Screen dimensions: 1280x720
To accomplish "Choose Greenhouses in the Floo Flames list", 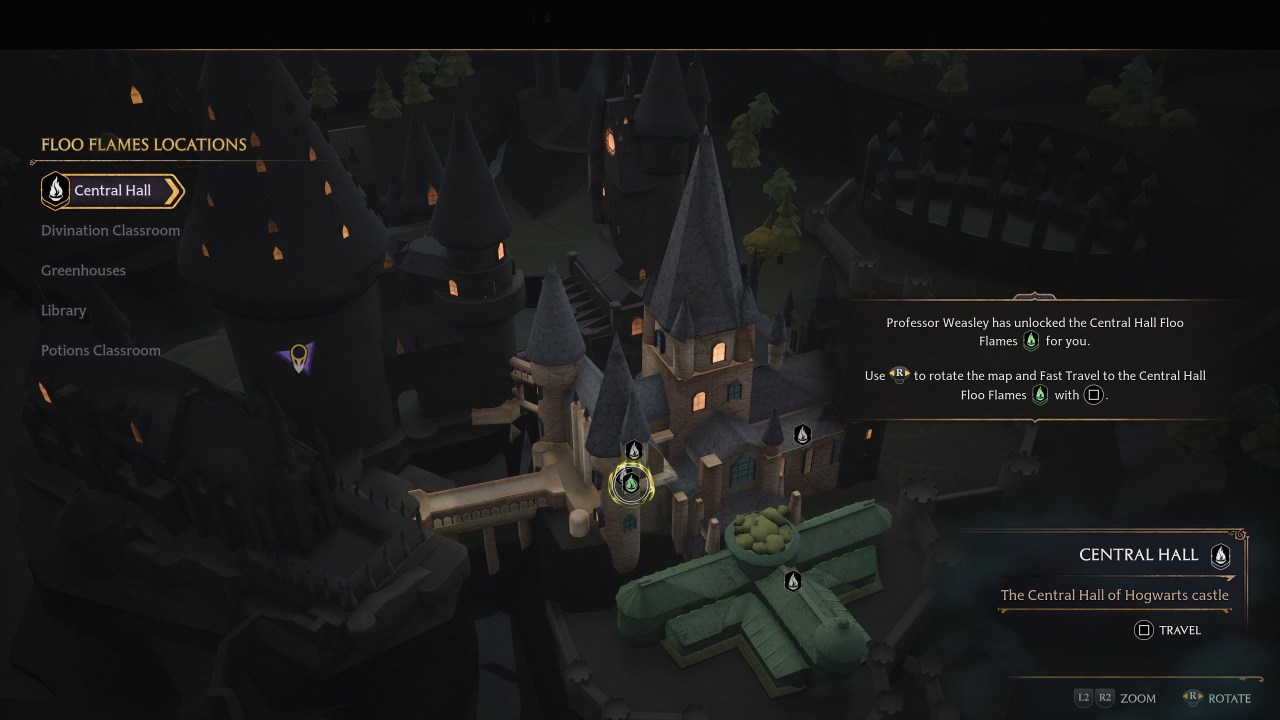I will pos(82,270).
